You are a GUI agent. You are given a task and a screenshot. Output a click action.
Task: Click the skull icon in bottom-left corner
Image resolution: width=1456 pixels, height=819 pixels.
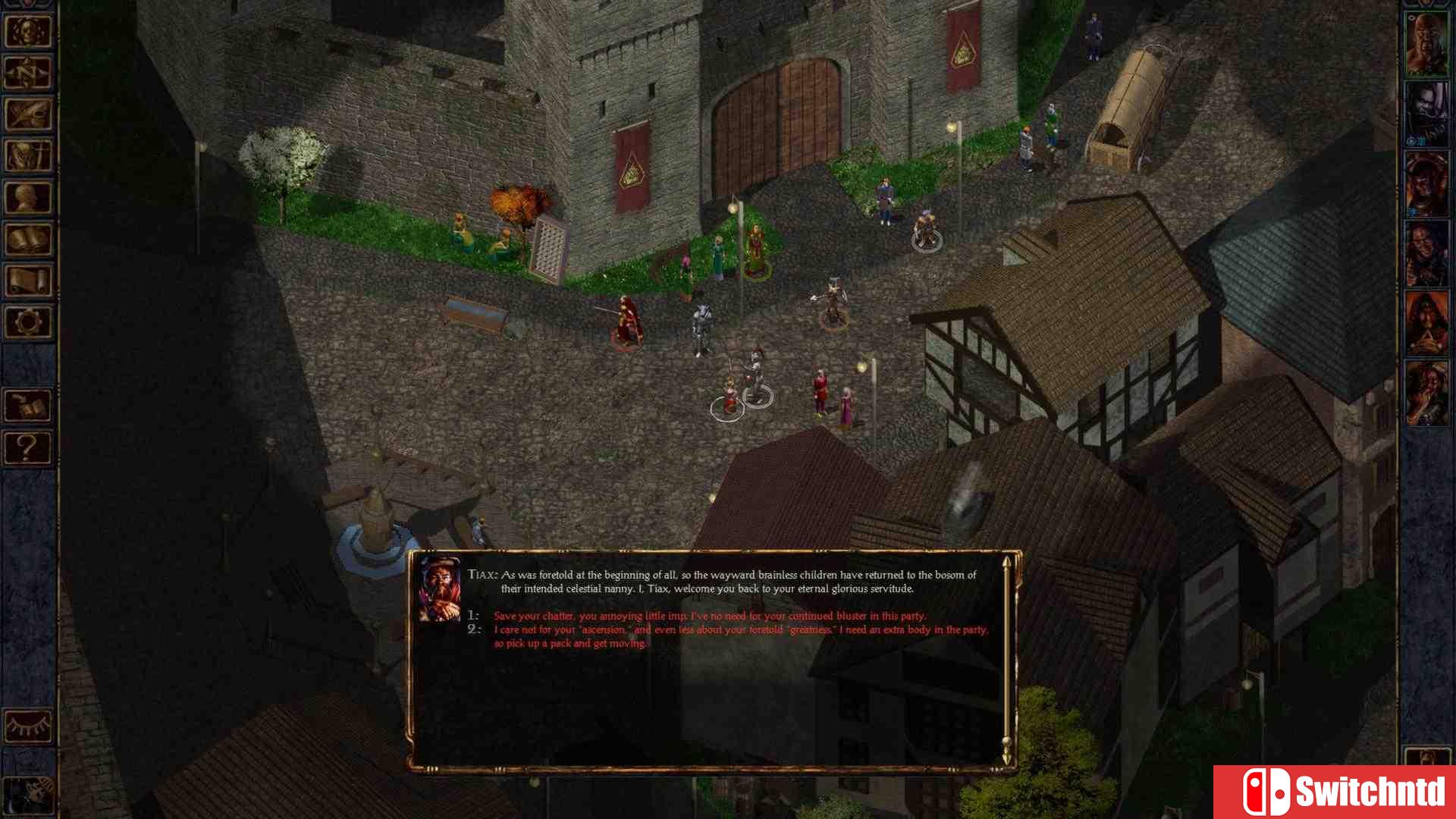[x=28, y=794]
